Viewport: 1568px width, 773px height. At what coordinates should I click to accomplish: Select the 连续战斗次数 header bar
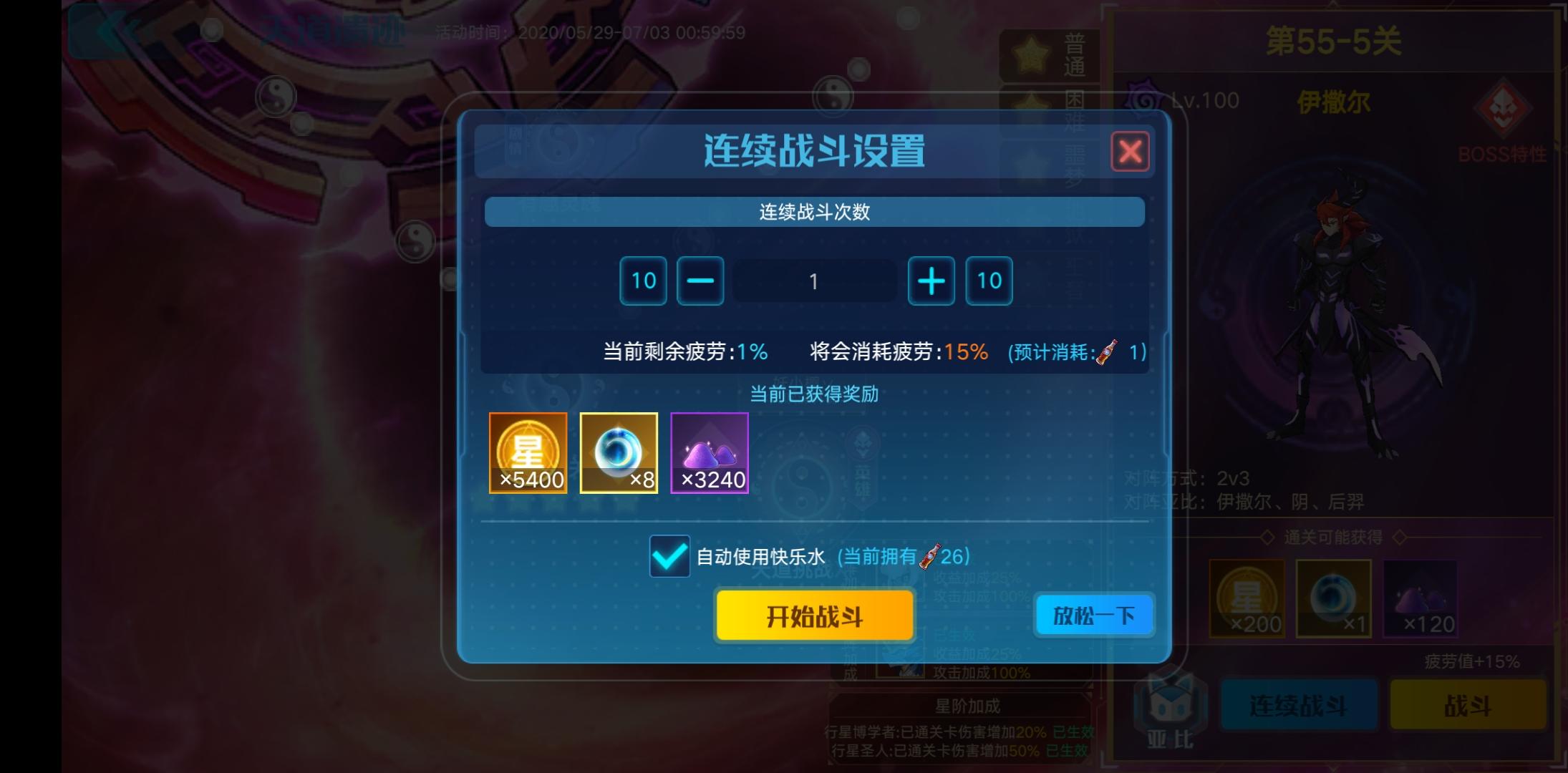[816, 212]
